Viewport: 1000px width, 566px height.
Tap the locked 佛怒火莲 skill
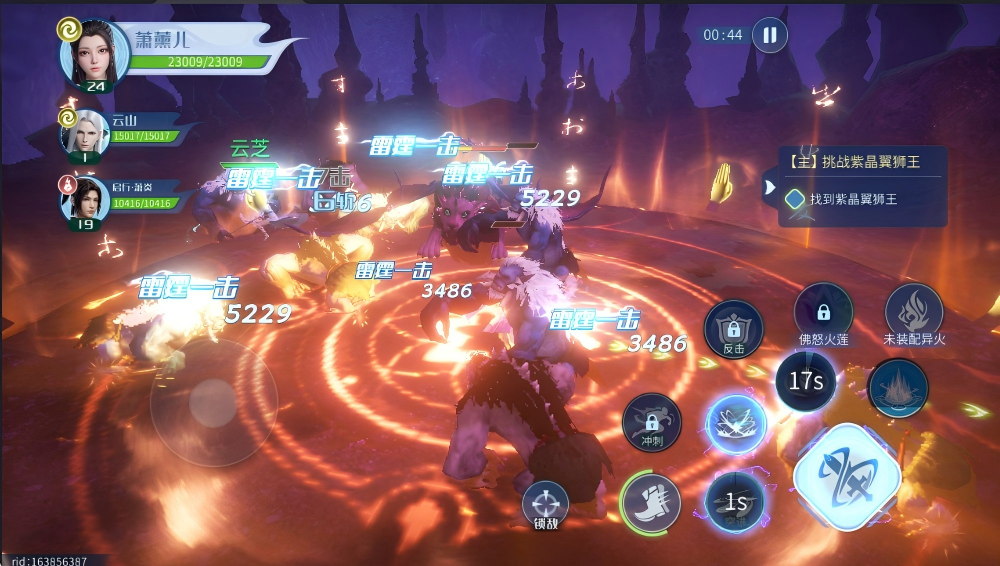823,313
